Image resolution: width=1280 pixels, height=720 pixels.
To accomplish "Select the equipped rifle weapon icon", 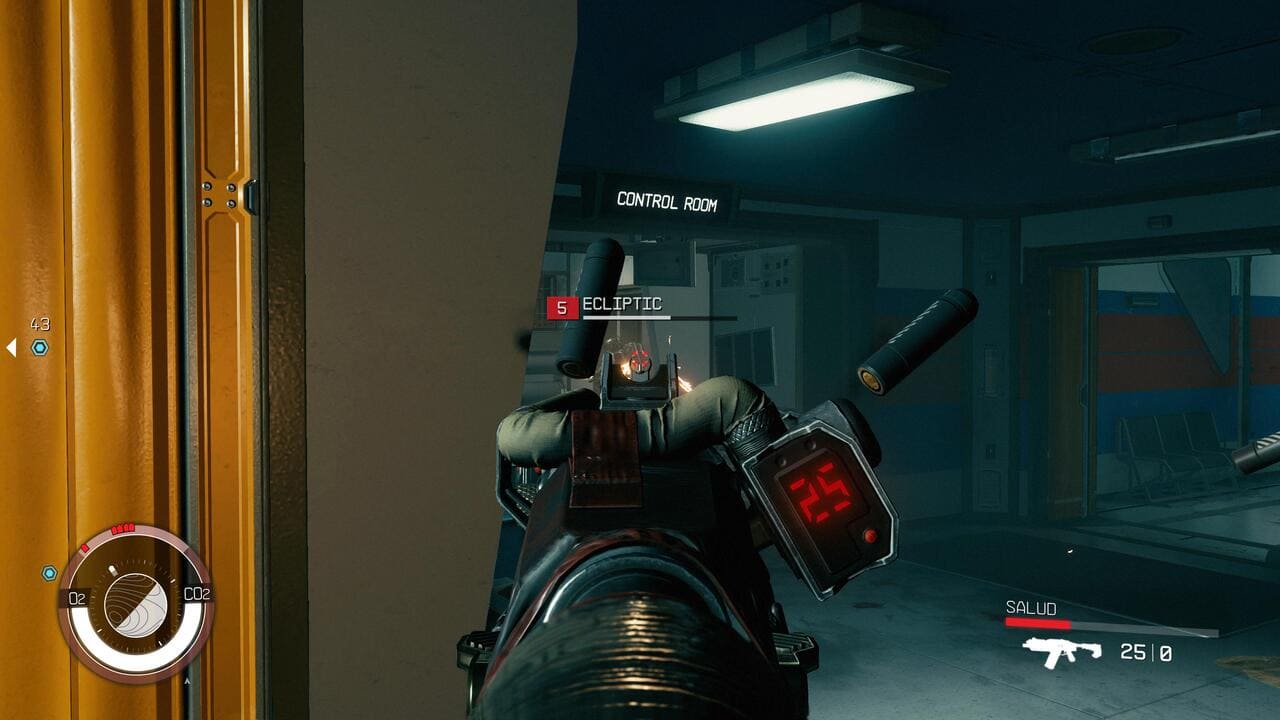I will pos(1061,652).
